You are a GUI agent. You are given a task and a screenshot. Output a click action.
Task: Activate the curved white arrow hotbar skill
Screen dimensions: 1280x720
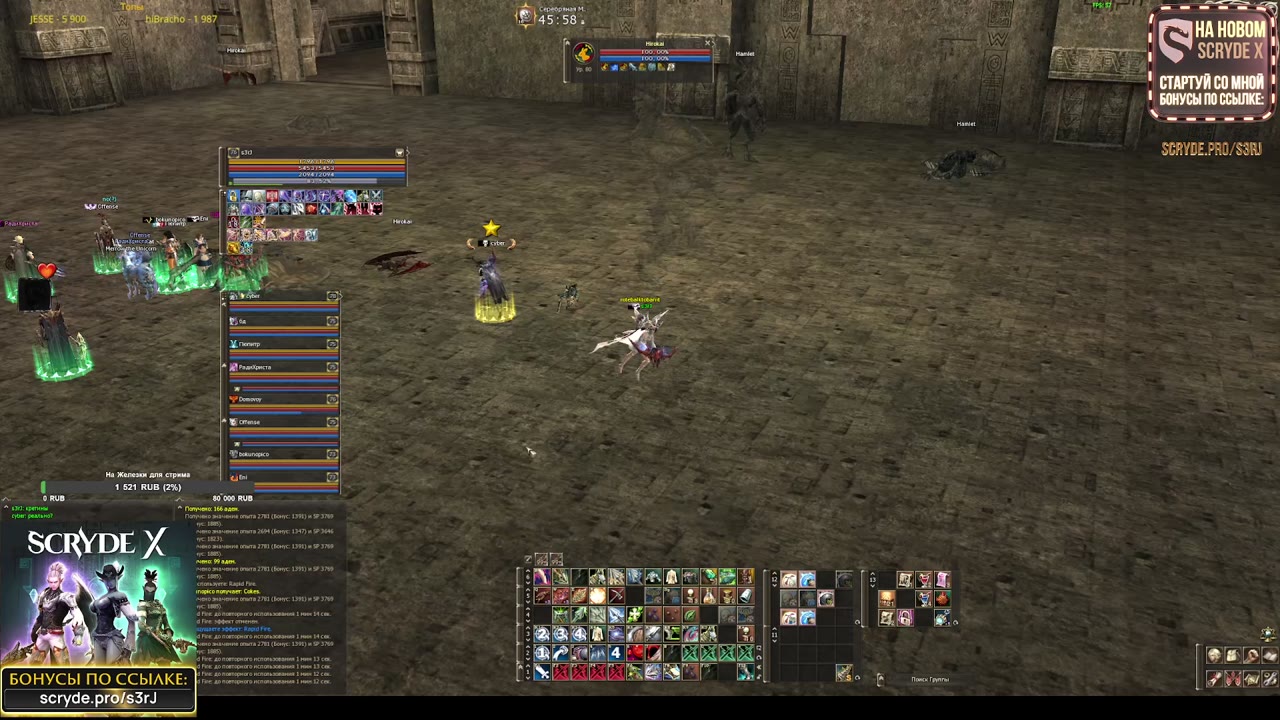(x=560, y=653)
